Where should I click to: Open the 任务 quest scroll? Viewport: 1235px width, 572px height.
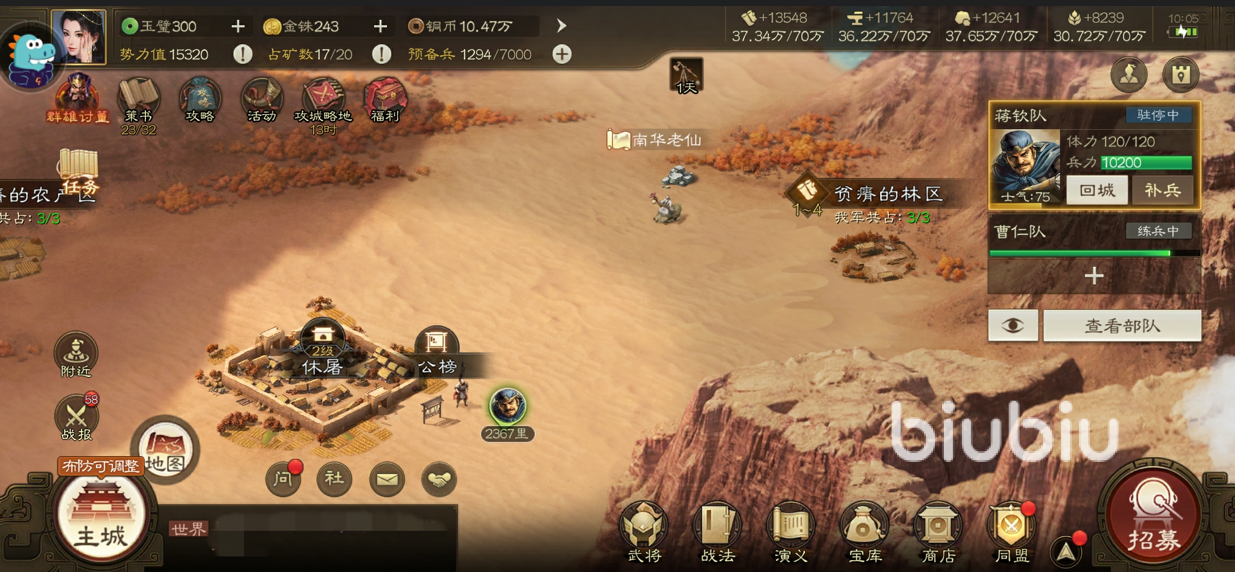click(78, 172)
